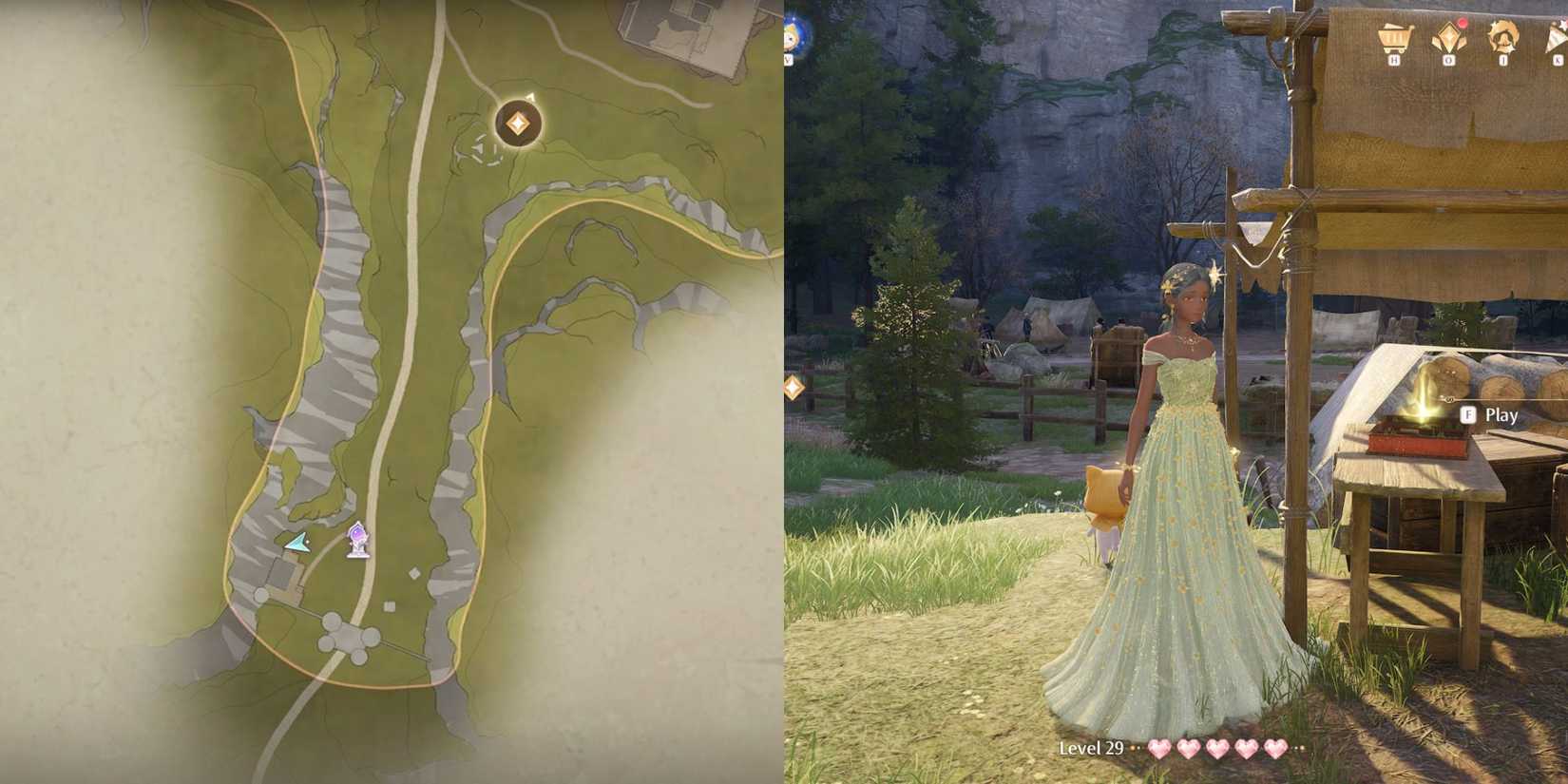The width and height of the screenshot is (1568, 784).
Task: Open the outfit diamond icon with red notification
Action: pos(1448,36)
